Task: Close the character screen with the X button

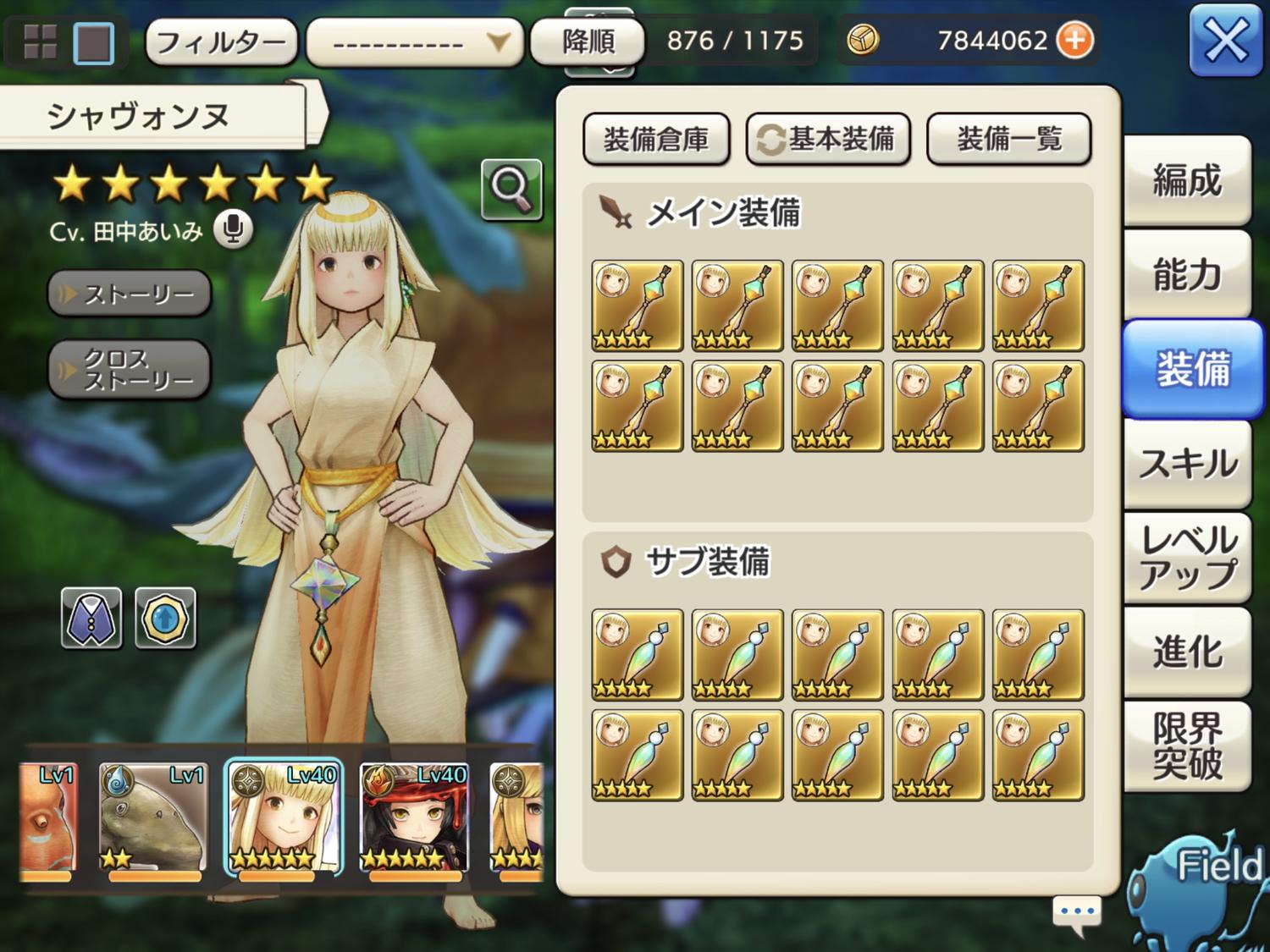Action: (x=1225, y=40)
